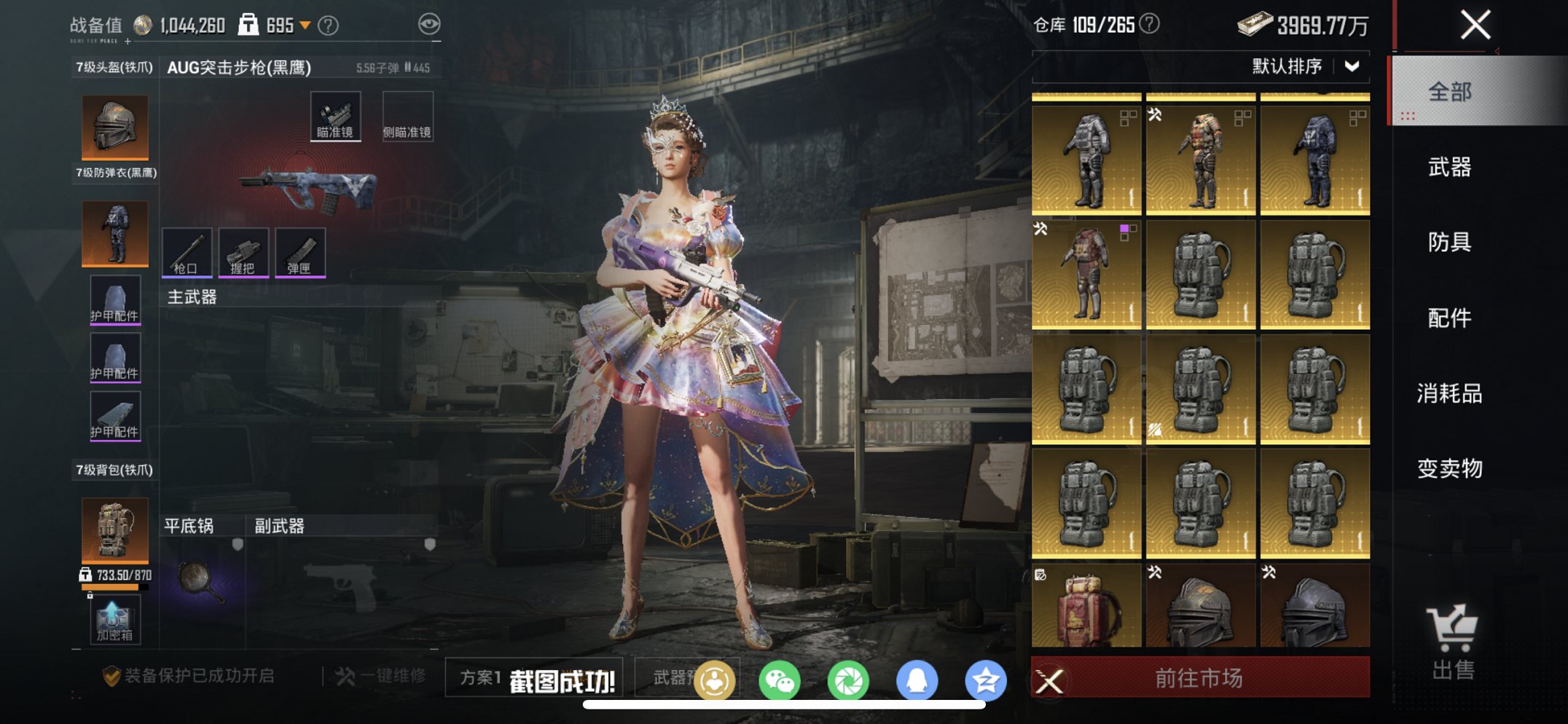Open the 变卖物 tab
Viewport: 1568px width, 724px height.
(x=1450, y=468)
